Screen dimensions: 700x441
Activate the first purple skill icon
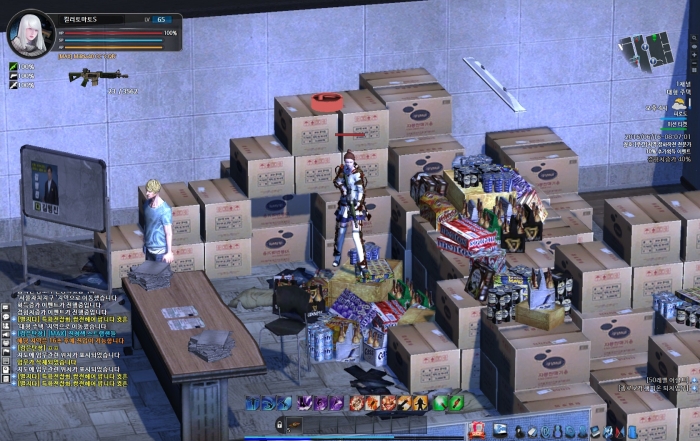(x=307, y=403)
